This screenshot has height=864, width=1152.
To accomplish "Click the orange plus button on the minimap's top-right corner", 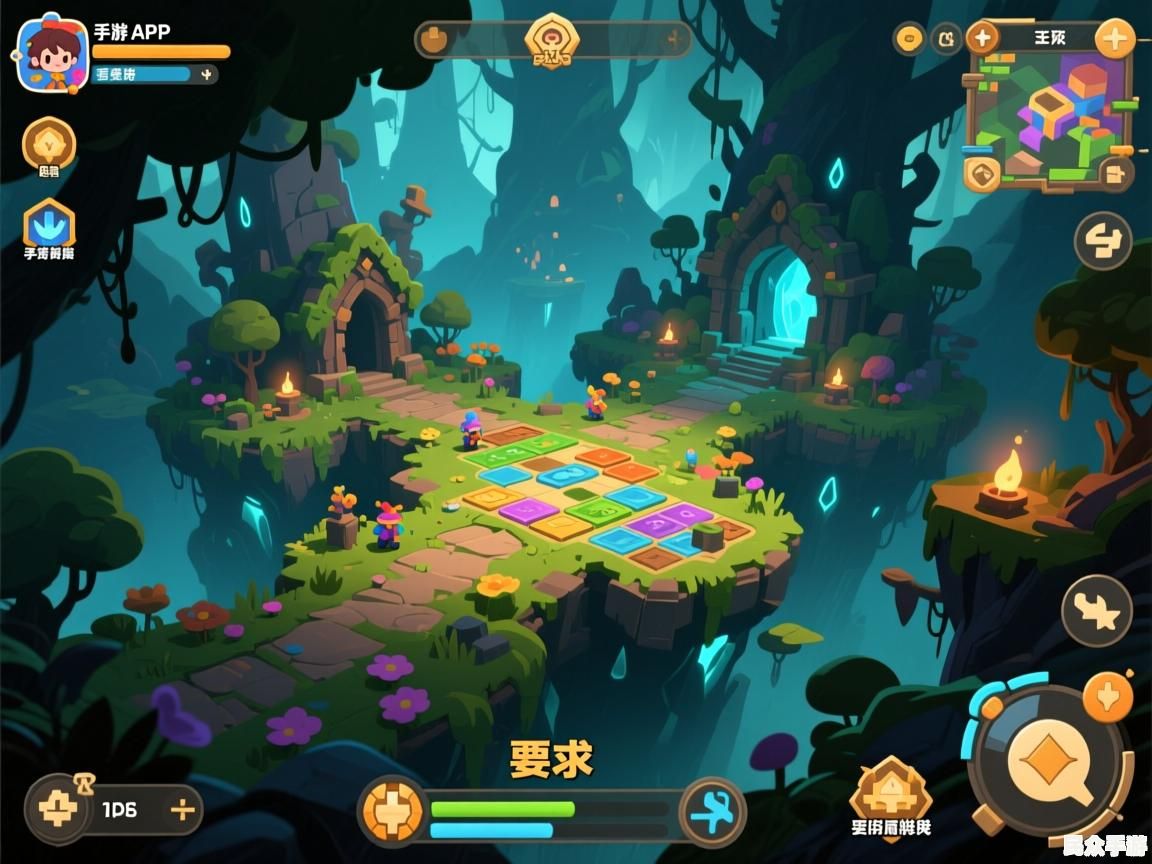I will (x=1114, y=40).
